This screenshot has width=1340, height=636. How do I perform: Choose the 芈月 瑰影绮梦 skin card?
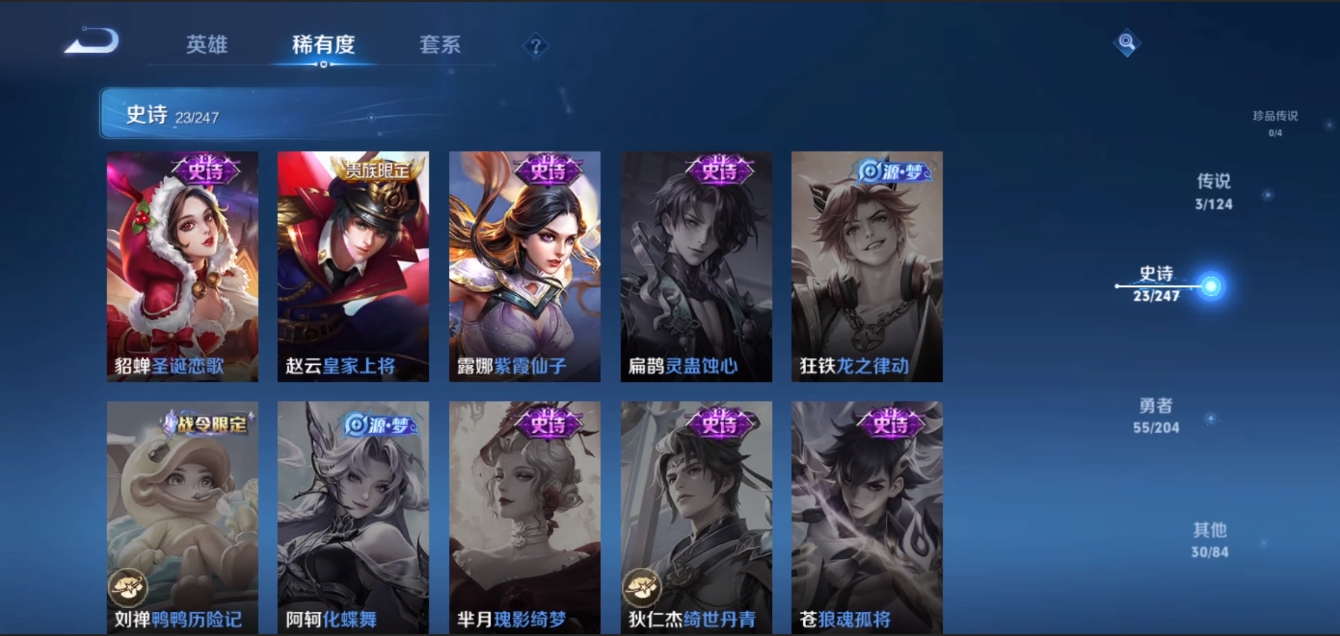click(x=525, y=517)
